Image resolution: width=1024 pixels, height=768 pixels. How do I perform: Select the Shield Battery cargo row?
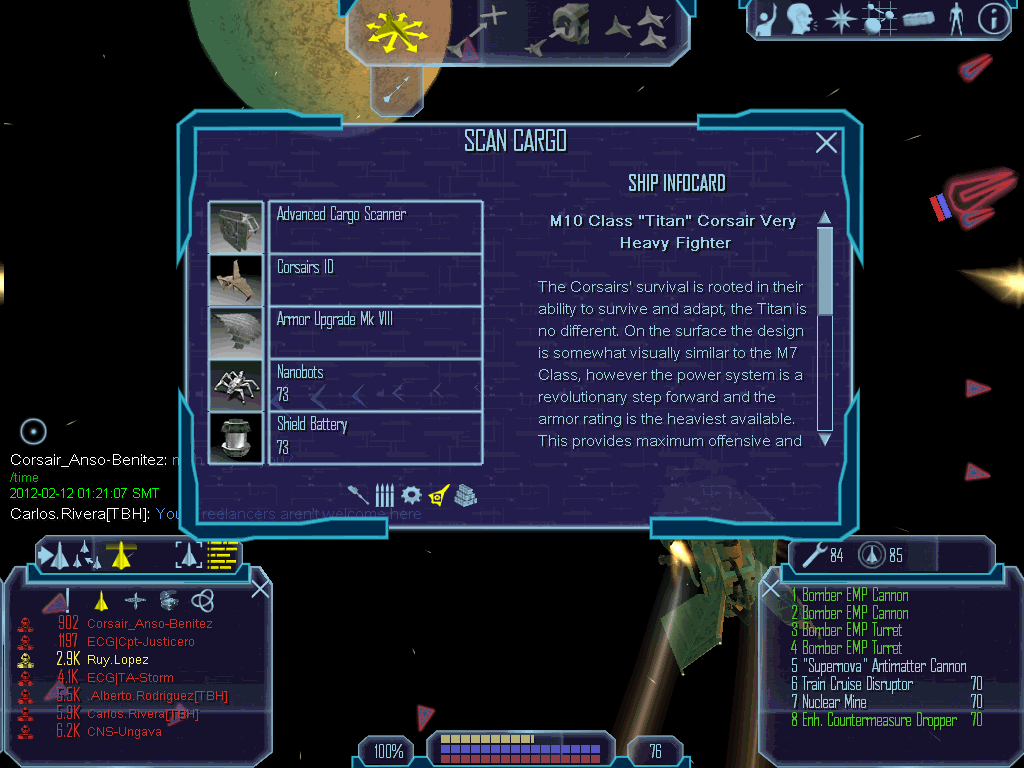(x=375, y=437)
